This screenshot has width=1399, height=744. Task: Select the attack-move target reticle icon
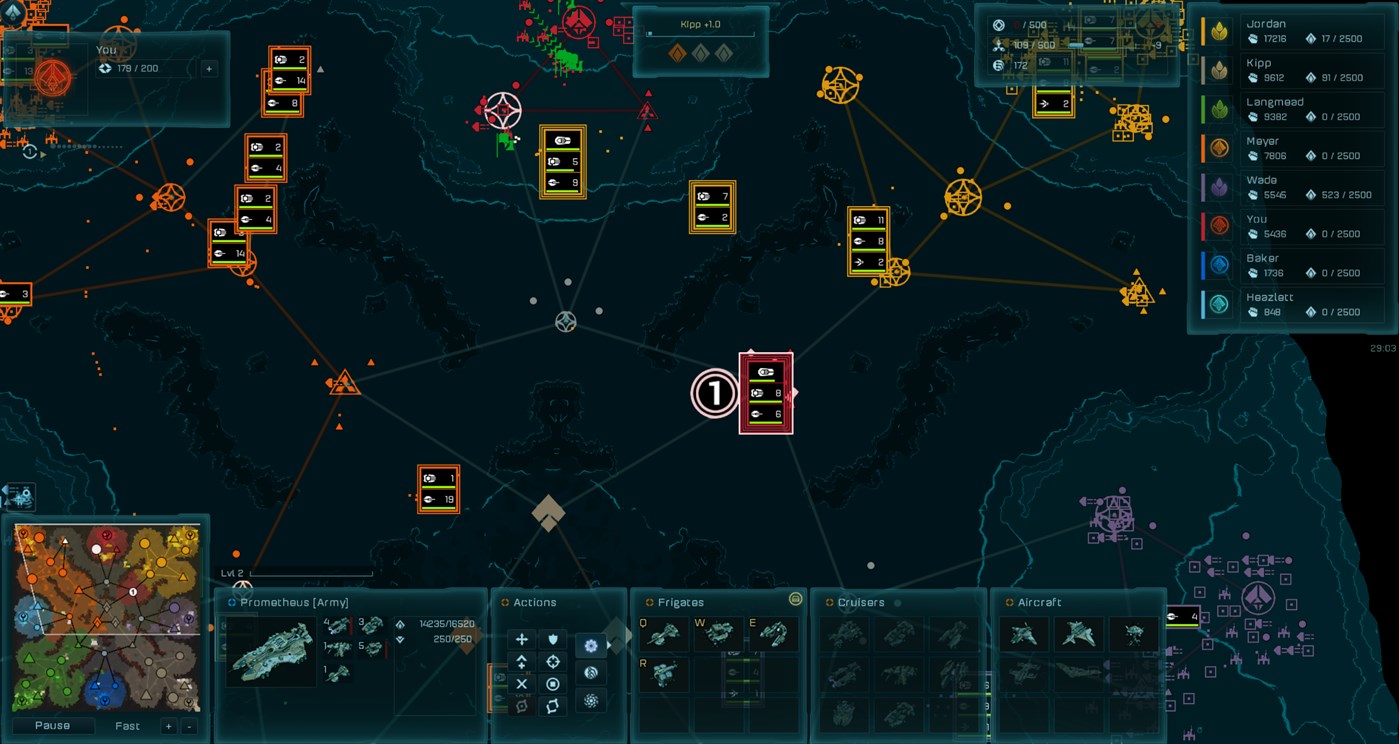point(553,662)
